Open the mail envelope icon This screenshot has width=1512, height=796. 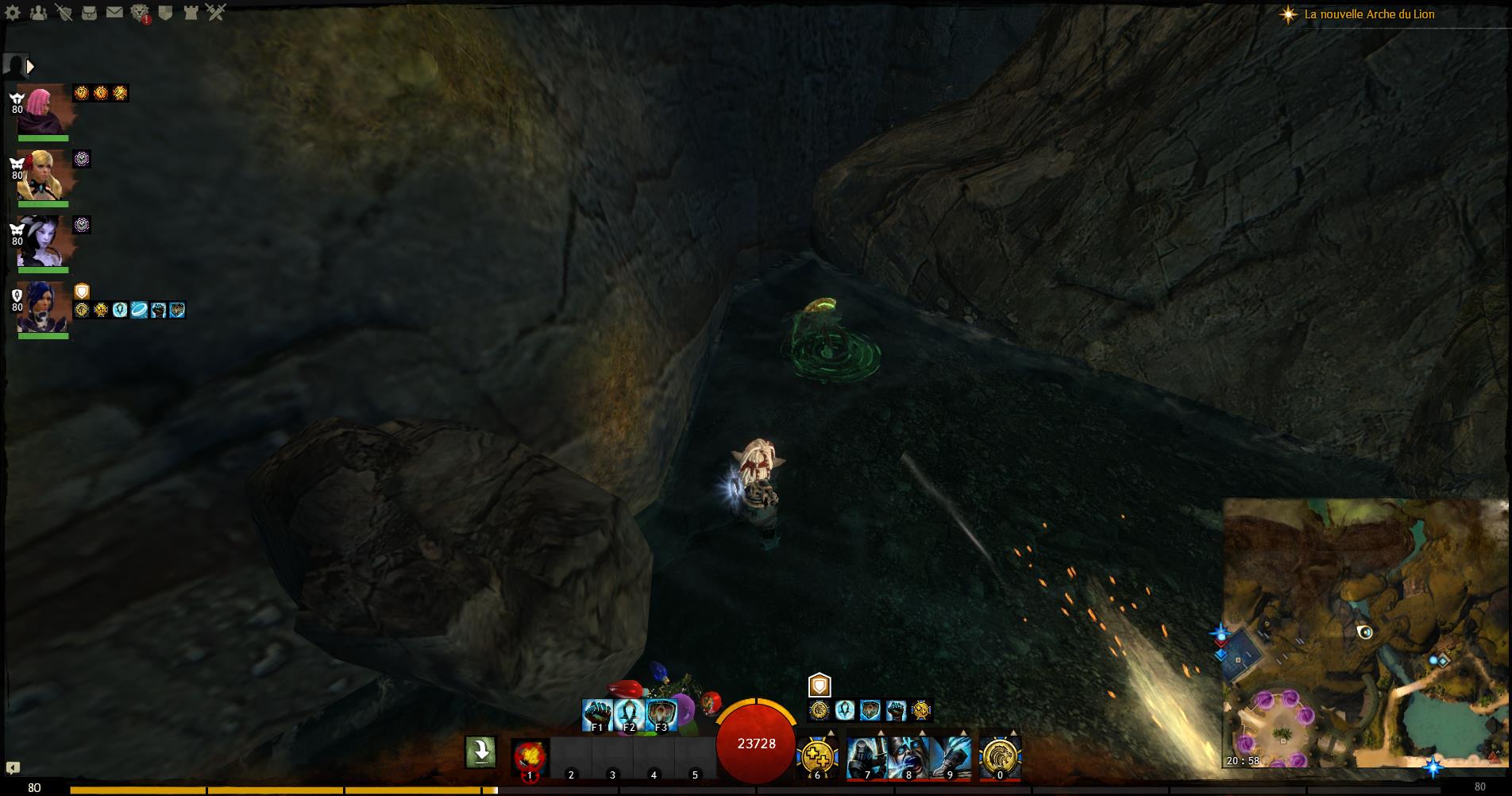[x=115, y=13]
